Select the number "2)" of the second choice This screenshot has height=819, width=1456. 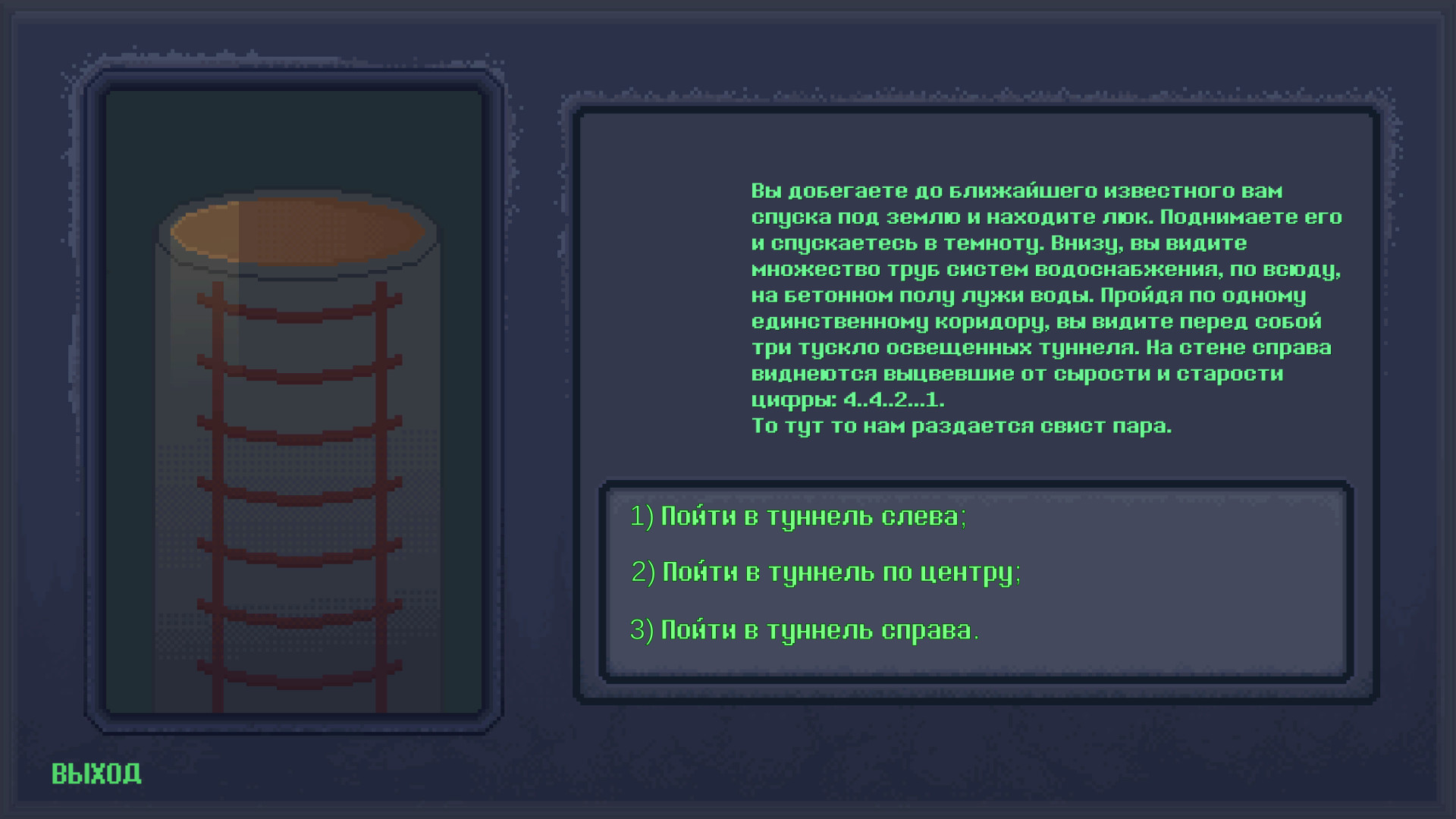(x=642, y=573)
